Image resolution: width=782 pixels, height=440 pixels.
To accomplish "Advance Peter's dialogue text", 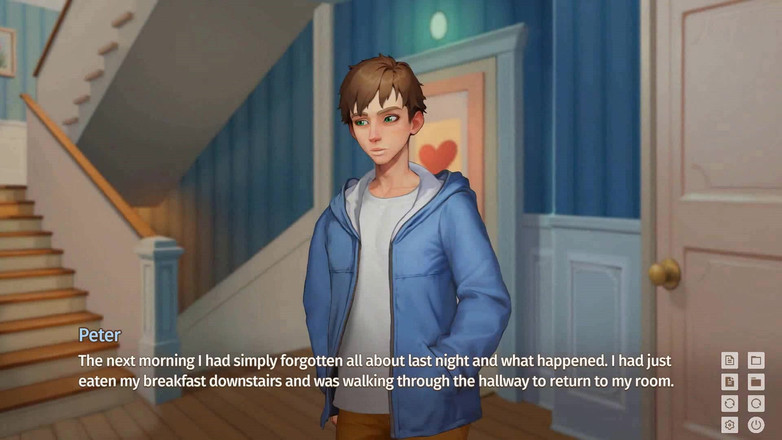I will 375,371.
